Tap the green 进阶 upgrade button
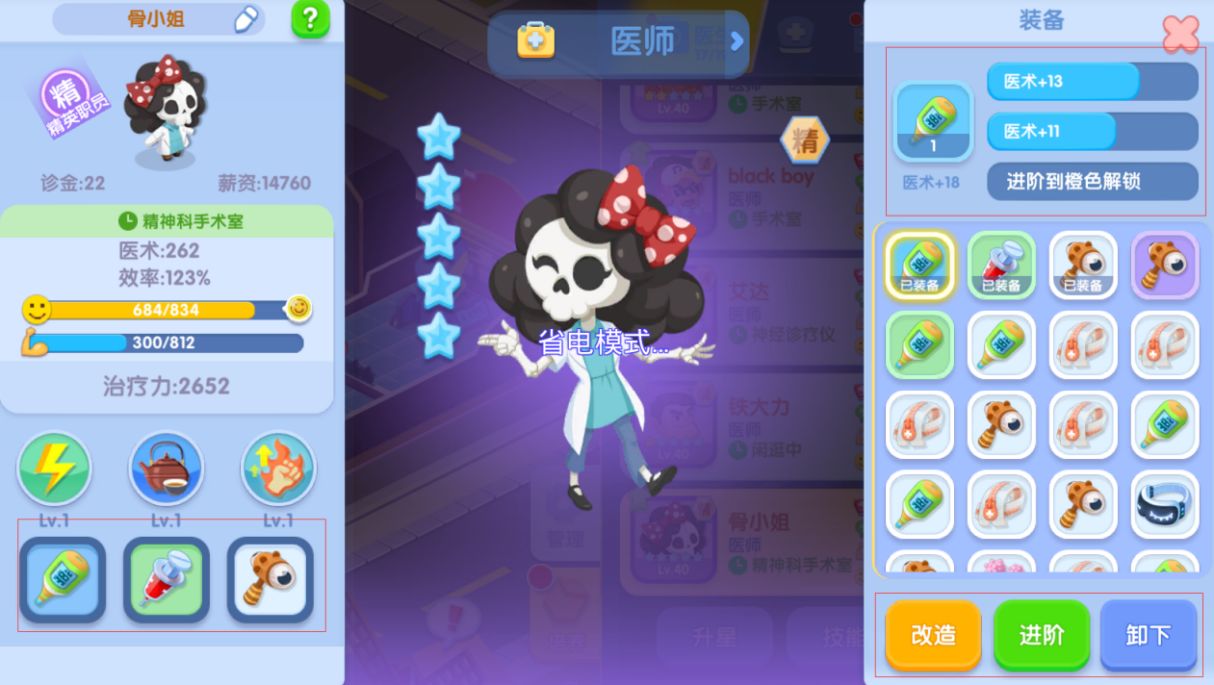Viewport: 1214px width, 685px height. point(1041,635)
